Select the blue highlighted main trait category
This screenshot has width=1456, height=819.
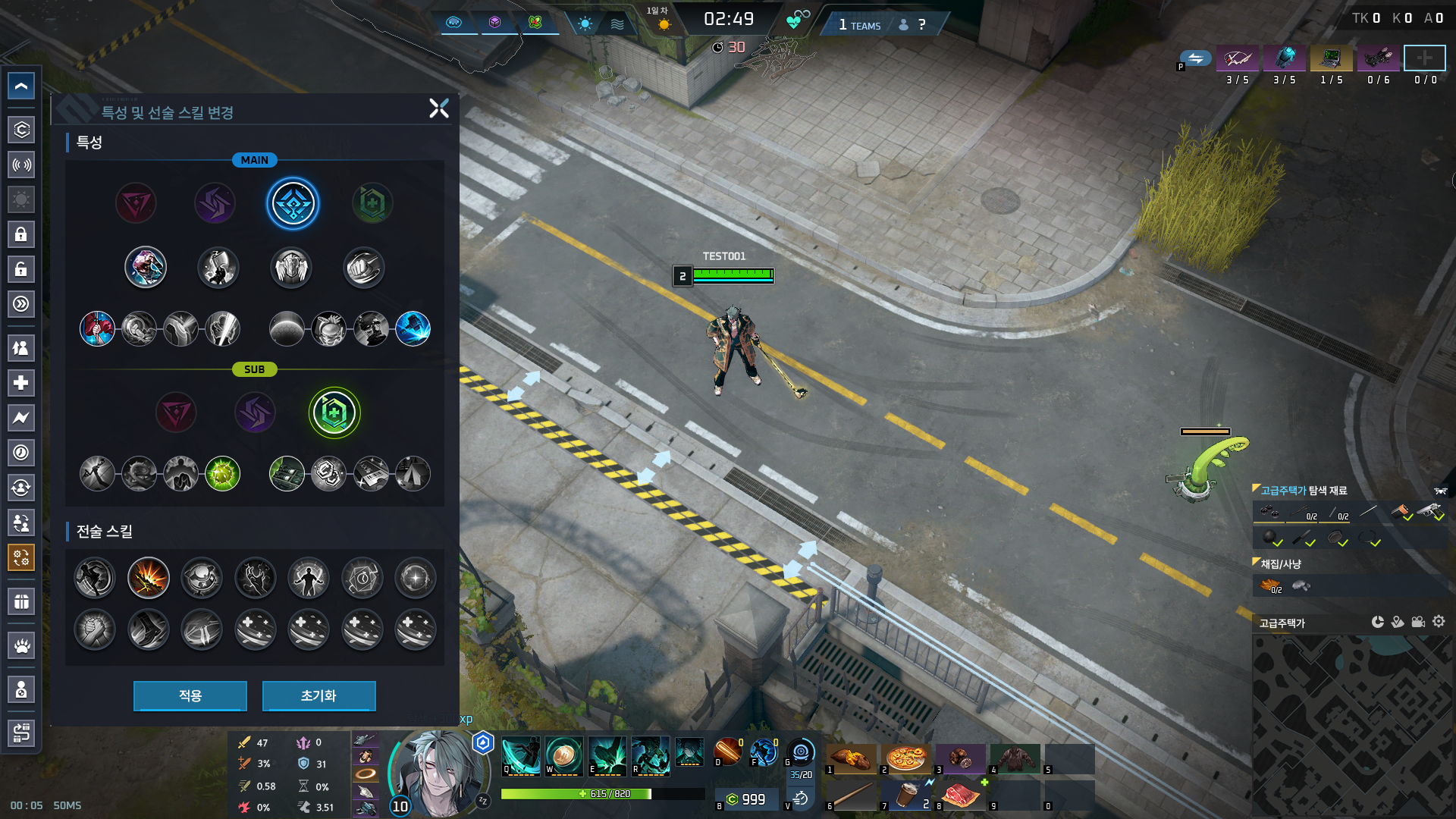pyautogui.click(x=293, y=203)
